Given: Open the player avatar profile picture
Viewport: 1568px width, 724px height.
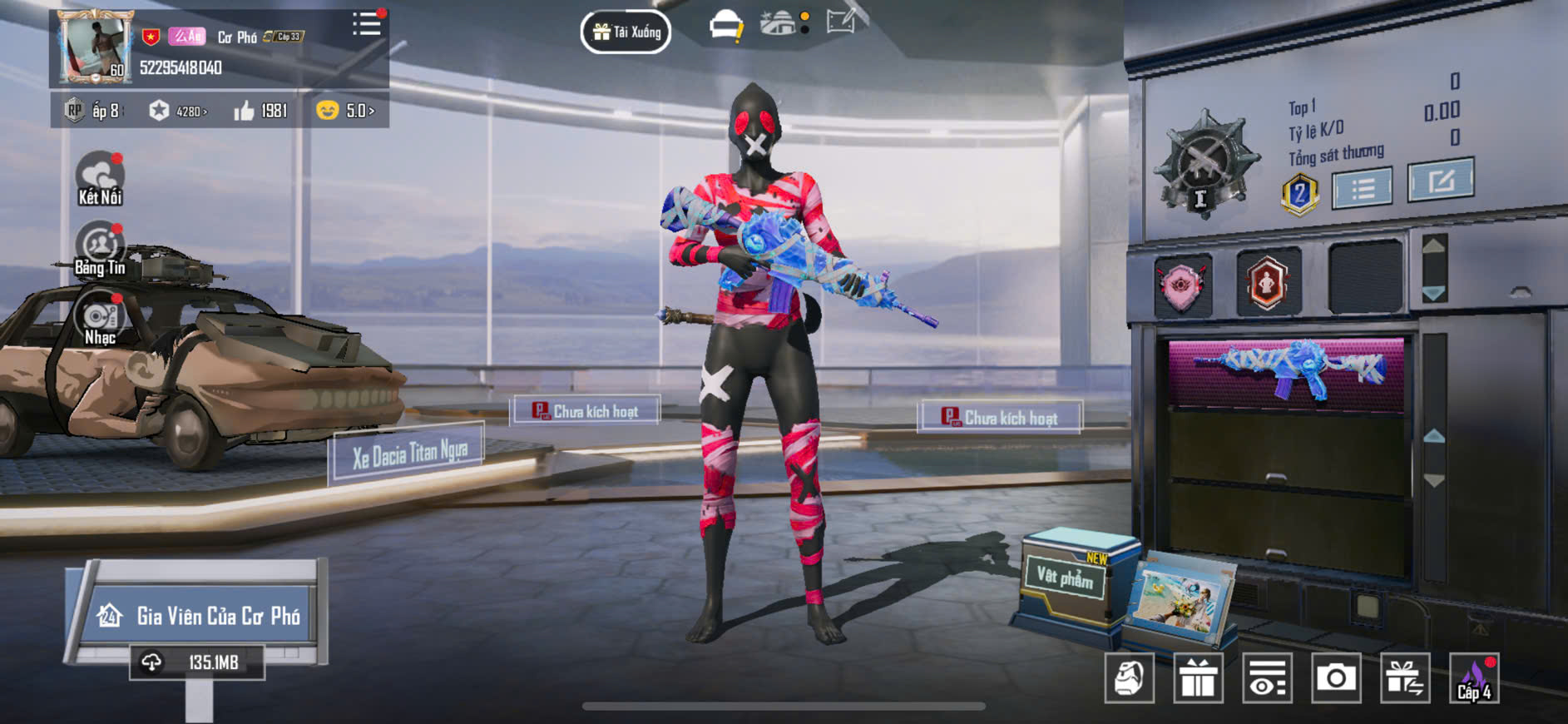Looking at the screenshot, I should point(93,47).
